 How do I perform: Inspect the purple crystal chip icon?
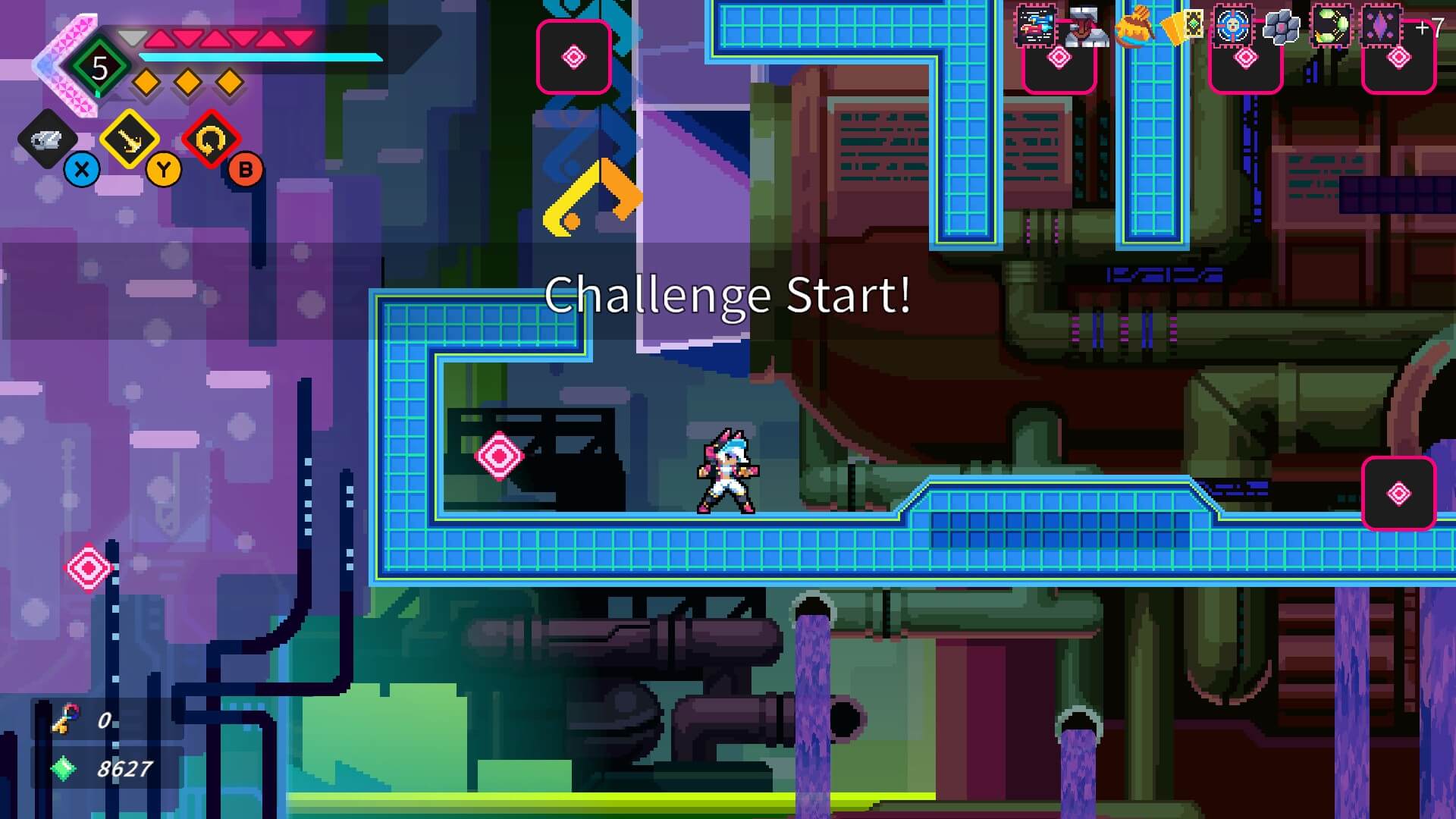pyautogui.click(x=1382, y=27)
